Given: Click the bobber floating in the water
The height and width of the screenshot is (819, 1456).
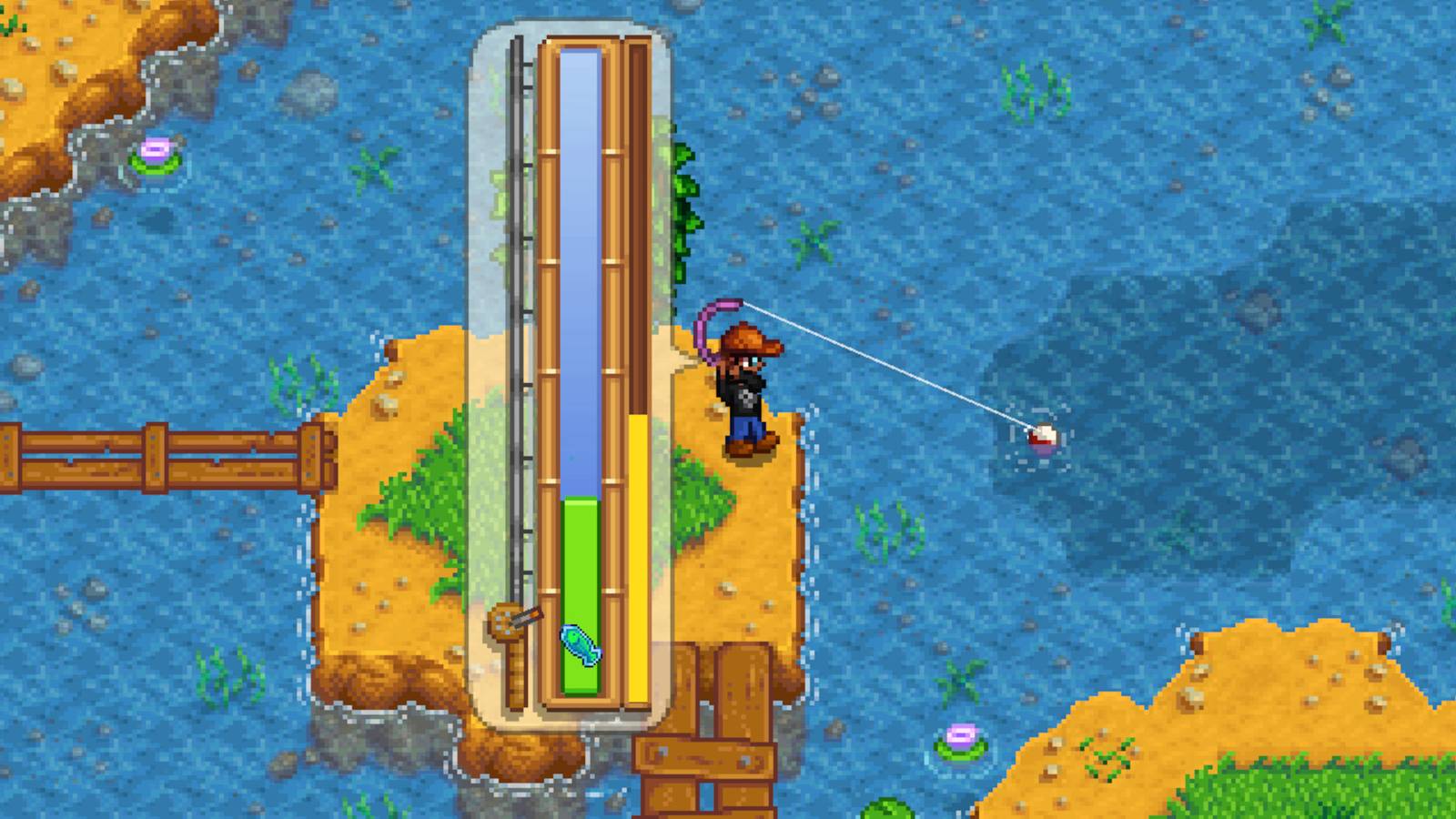Looking at the screenshot, I should (1045, 438).
